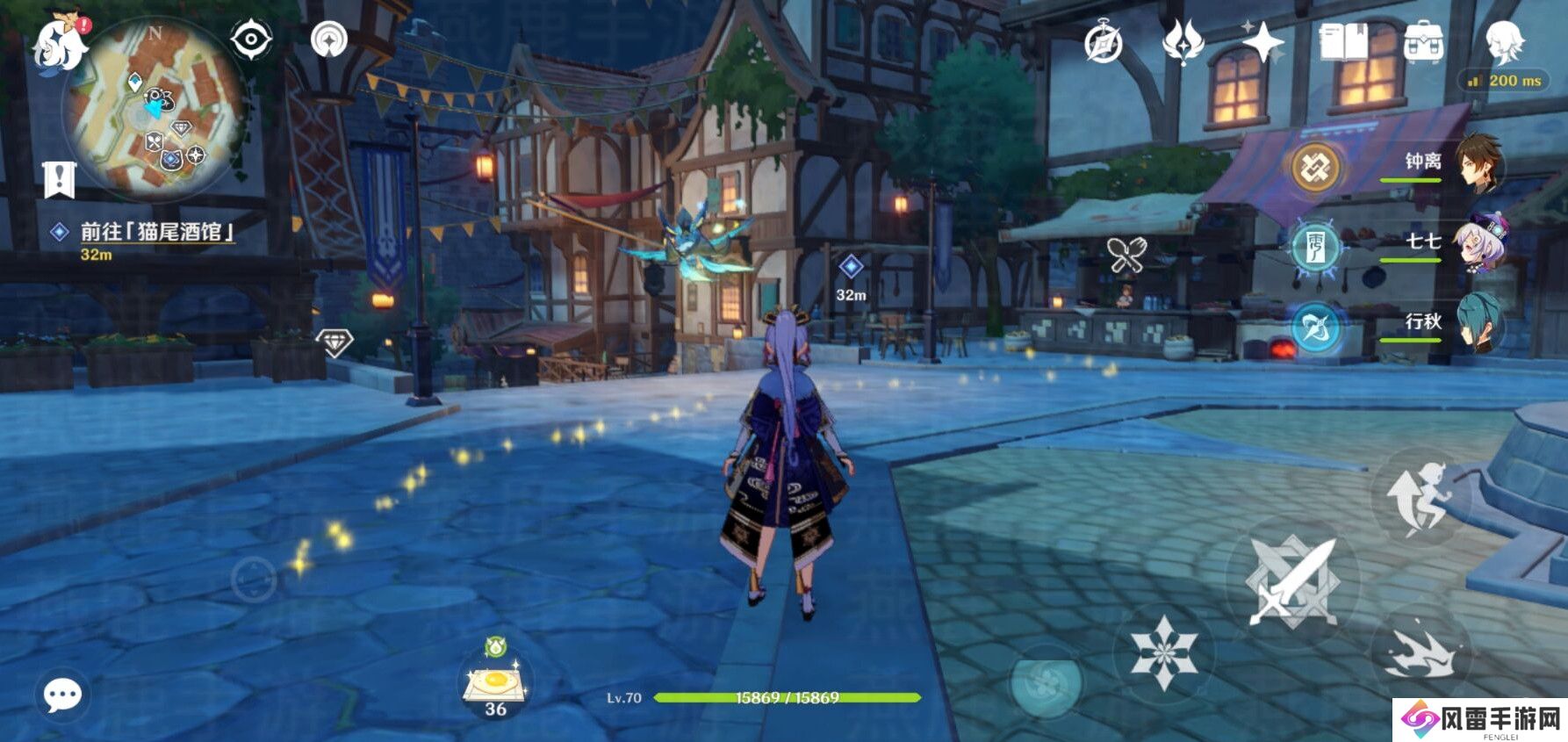Open the chat speech bubble
Screen dimensions: 1568x742
pos(63,695)
